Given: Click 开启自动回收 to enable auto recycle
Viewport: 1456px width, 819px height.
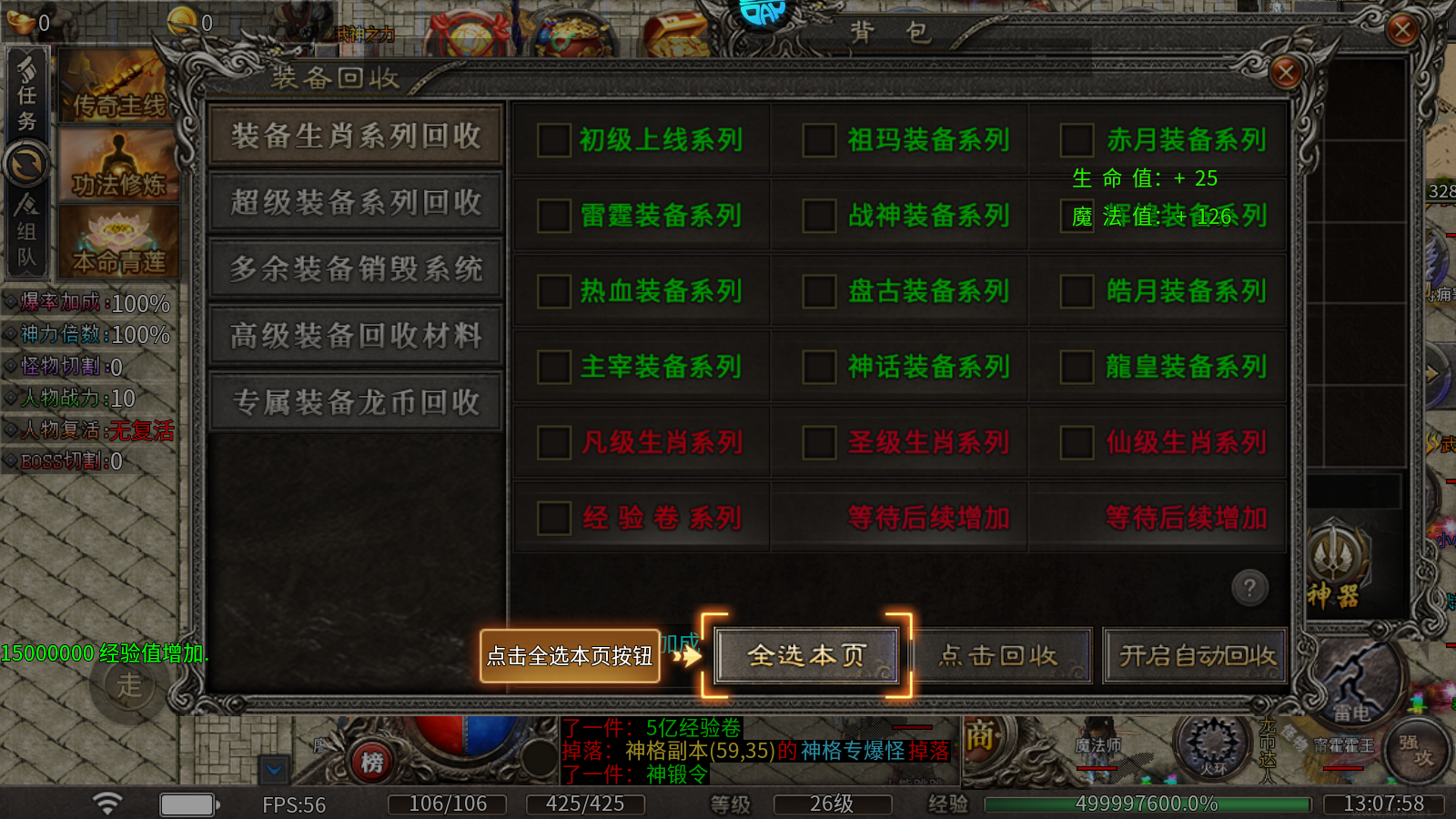Looking at the screenshot, I should (1194, 657).
